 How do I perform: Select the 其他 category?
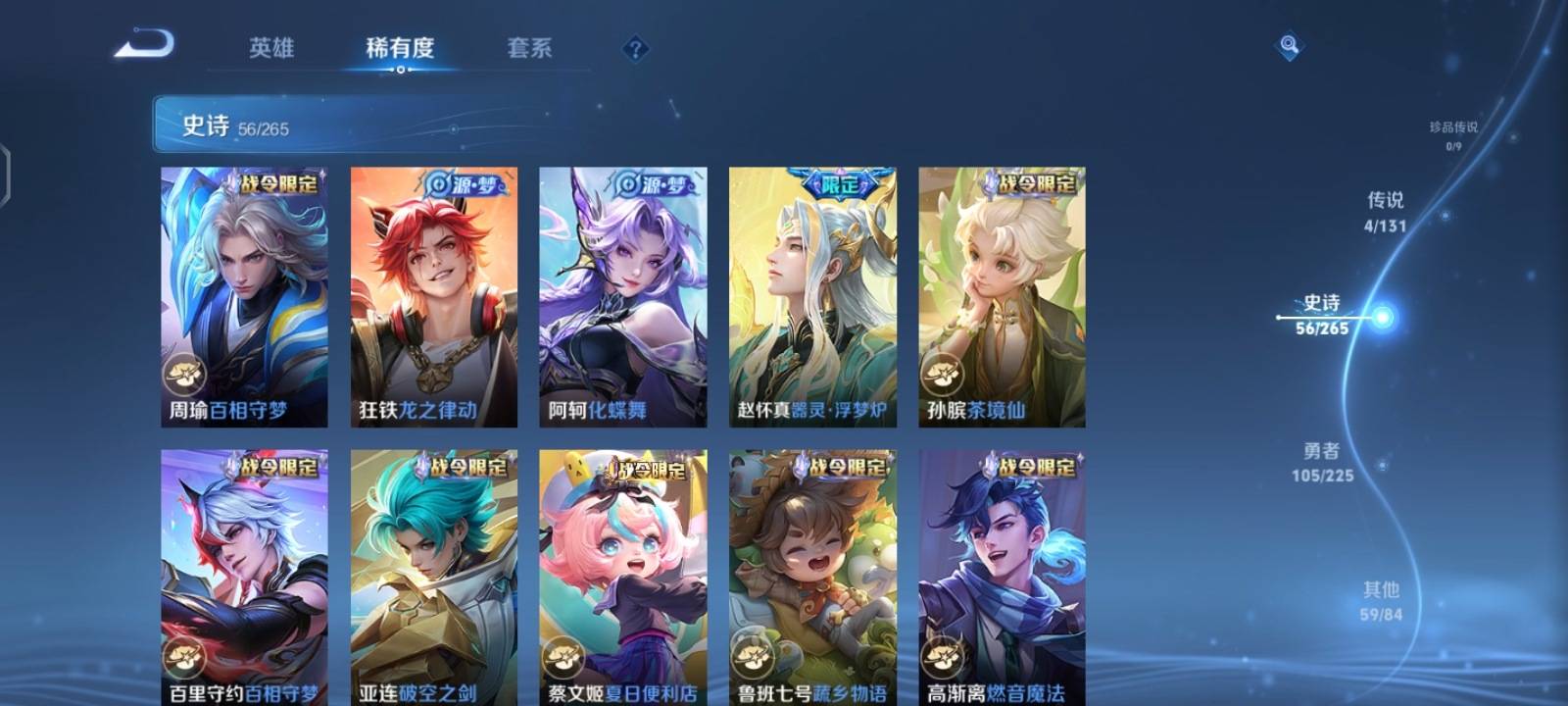tap(1381, 601)
